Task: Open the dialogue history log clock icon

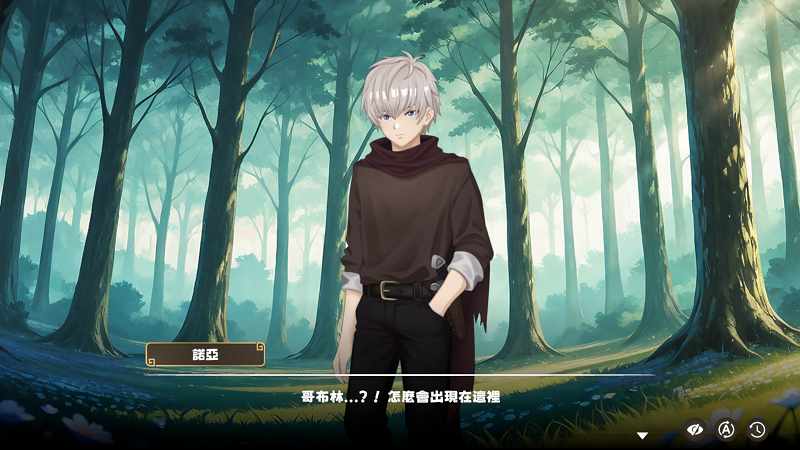Action: [757, 429]
